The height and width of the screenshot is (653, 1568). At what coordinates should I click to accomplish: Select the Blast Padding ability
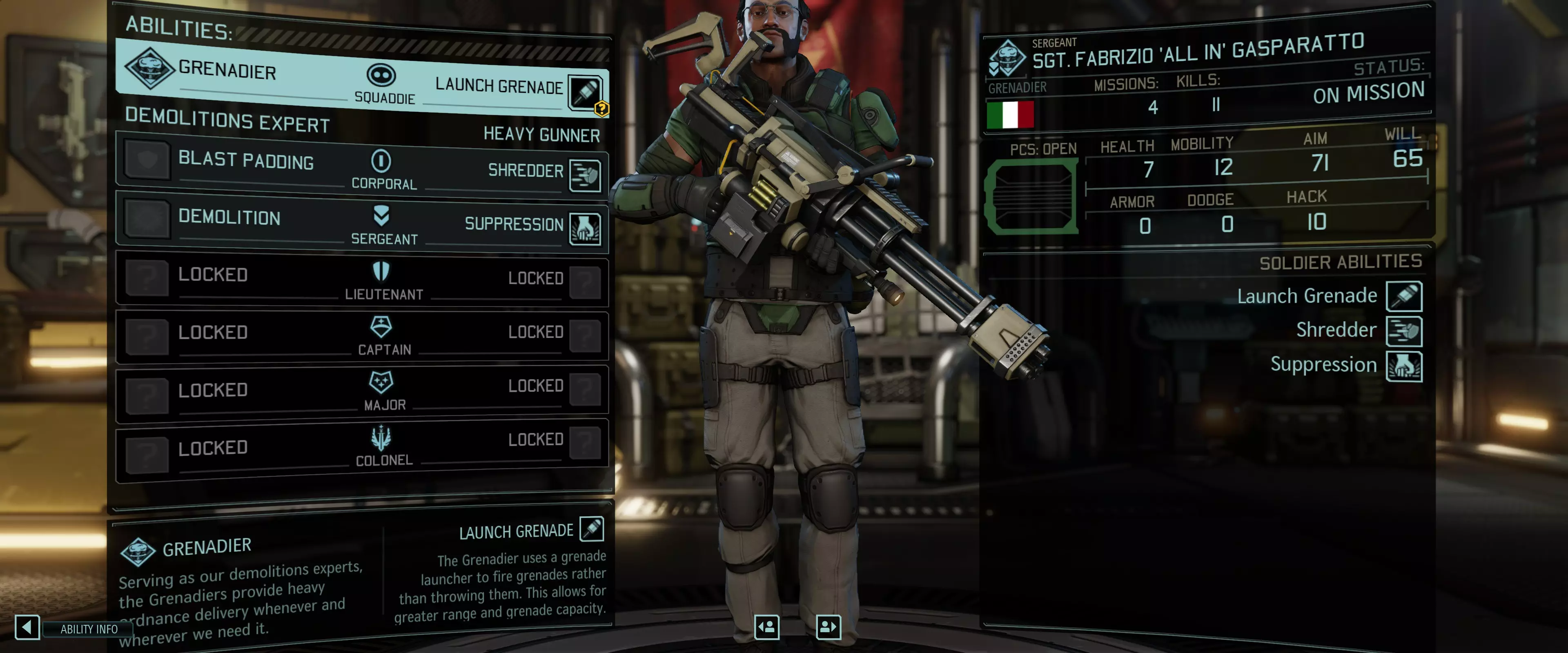pos(245,161)
